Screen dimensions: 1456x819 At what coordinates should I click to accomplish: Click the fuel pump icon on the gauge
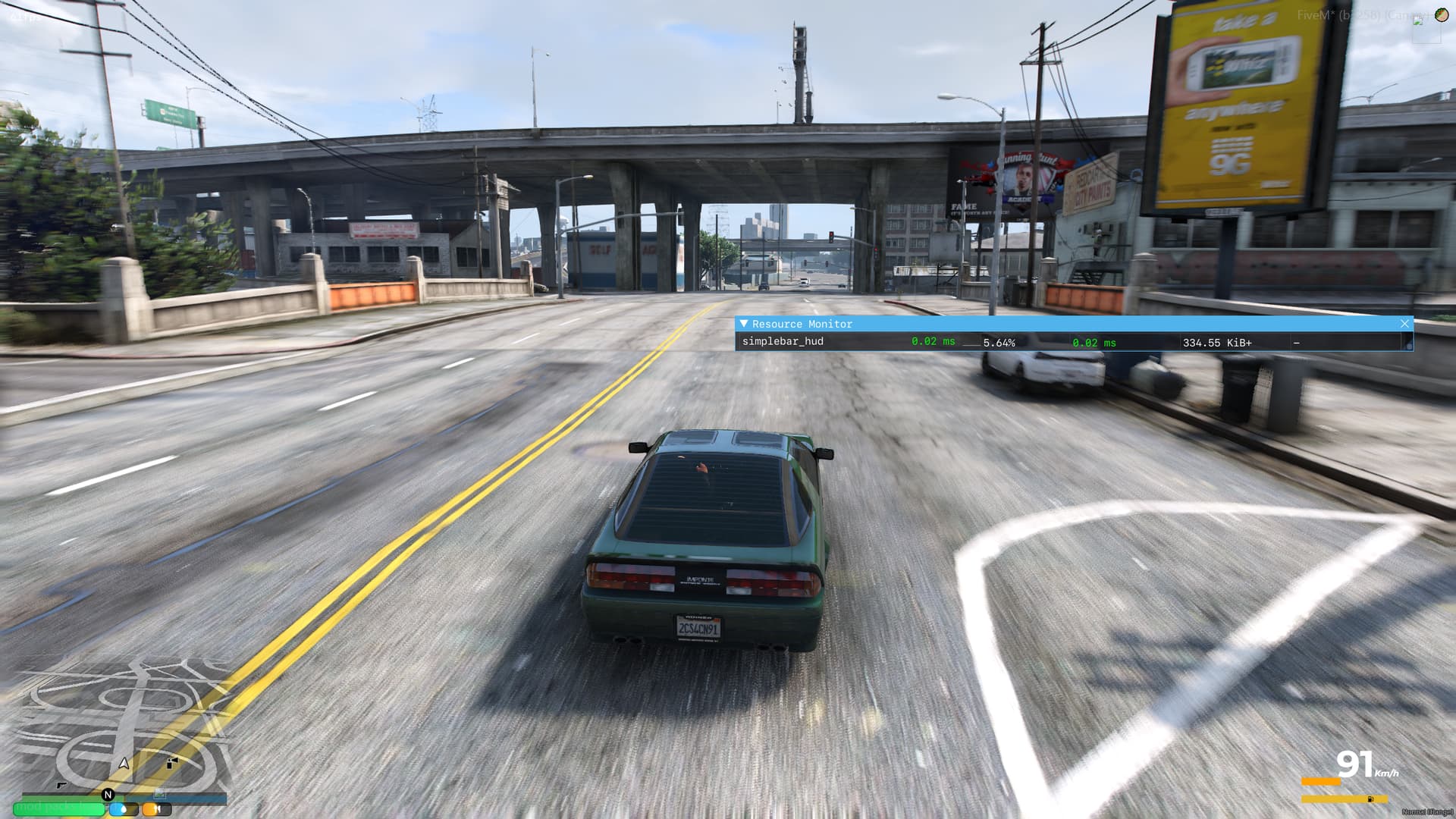tap(1370, 799)
